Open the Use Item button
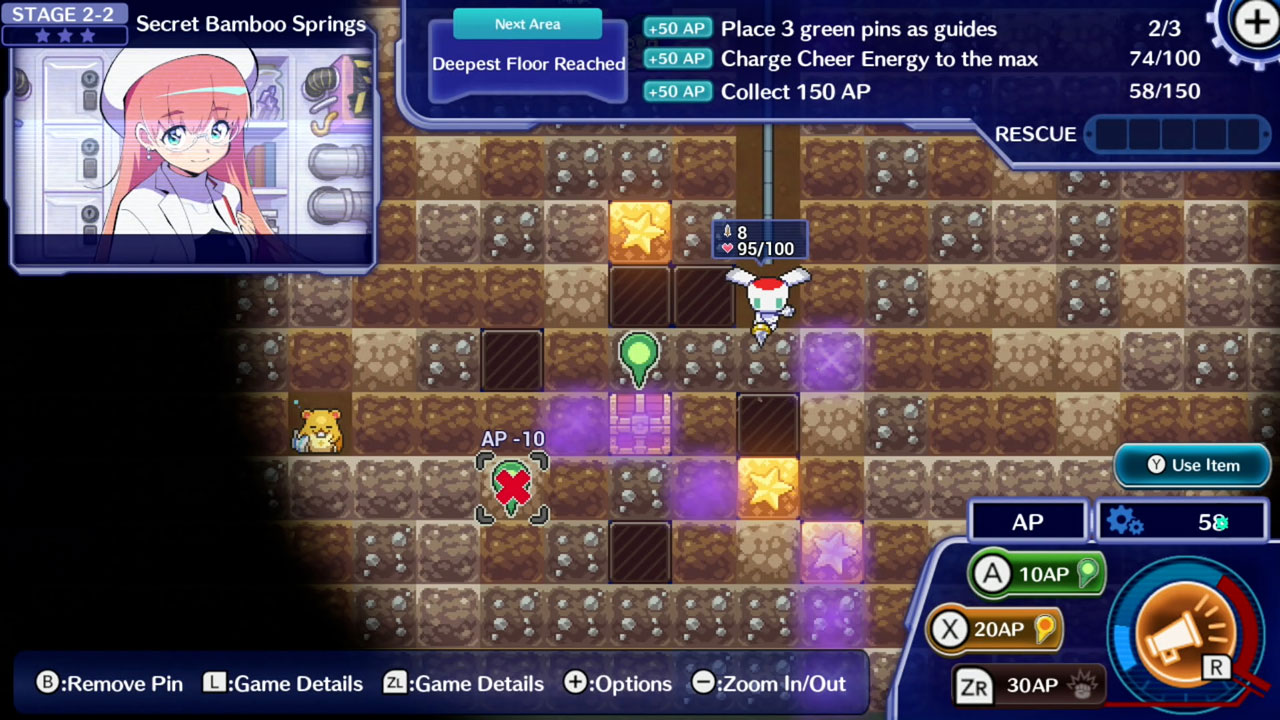Screen dimensions: 1280x720 [x=1192, y=465]
